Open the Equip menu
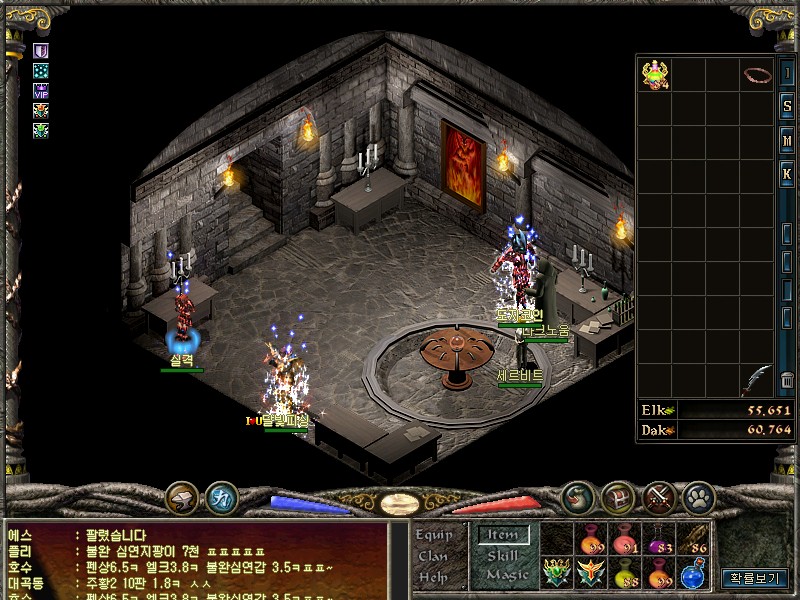800x600 pixels. (433, 535)
